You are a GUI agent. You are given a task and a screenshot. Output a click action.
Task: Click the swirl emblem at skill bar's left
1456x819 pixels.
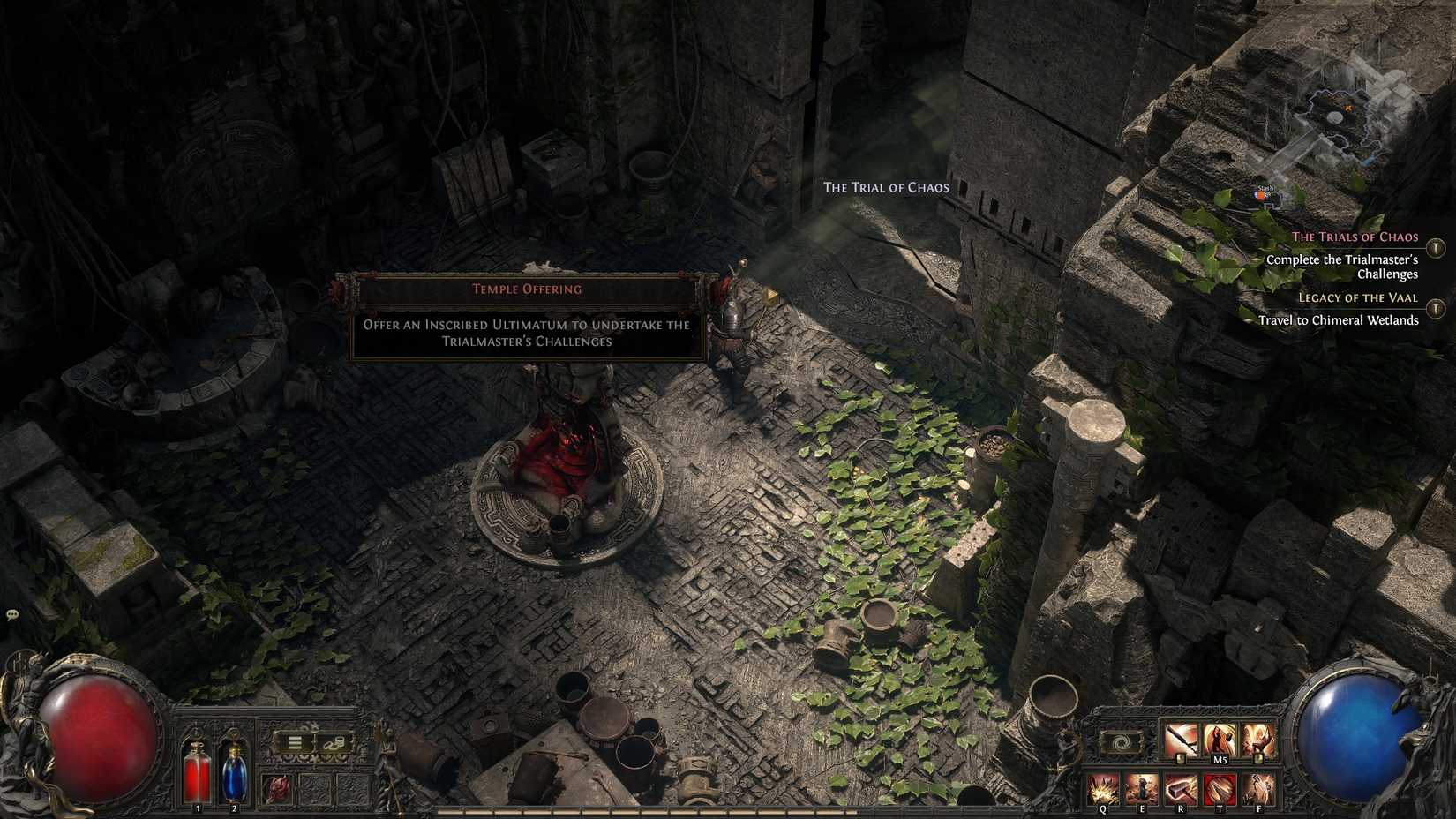coord(1122,742)
